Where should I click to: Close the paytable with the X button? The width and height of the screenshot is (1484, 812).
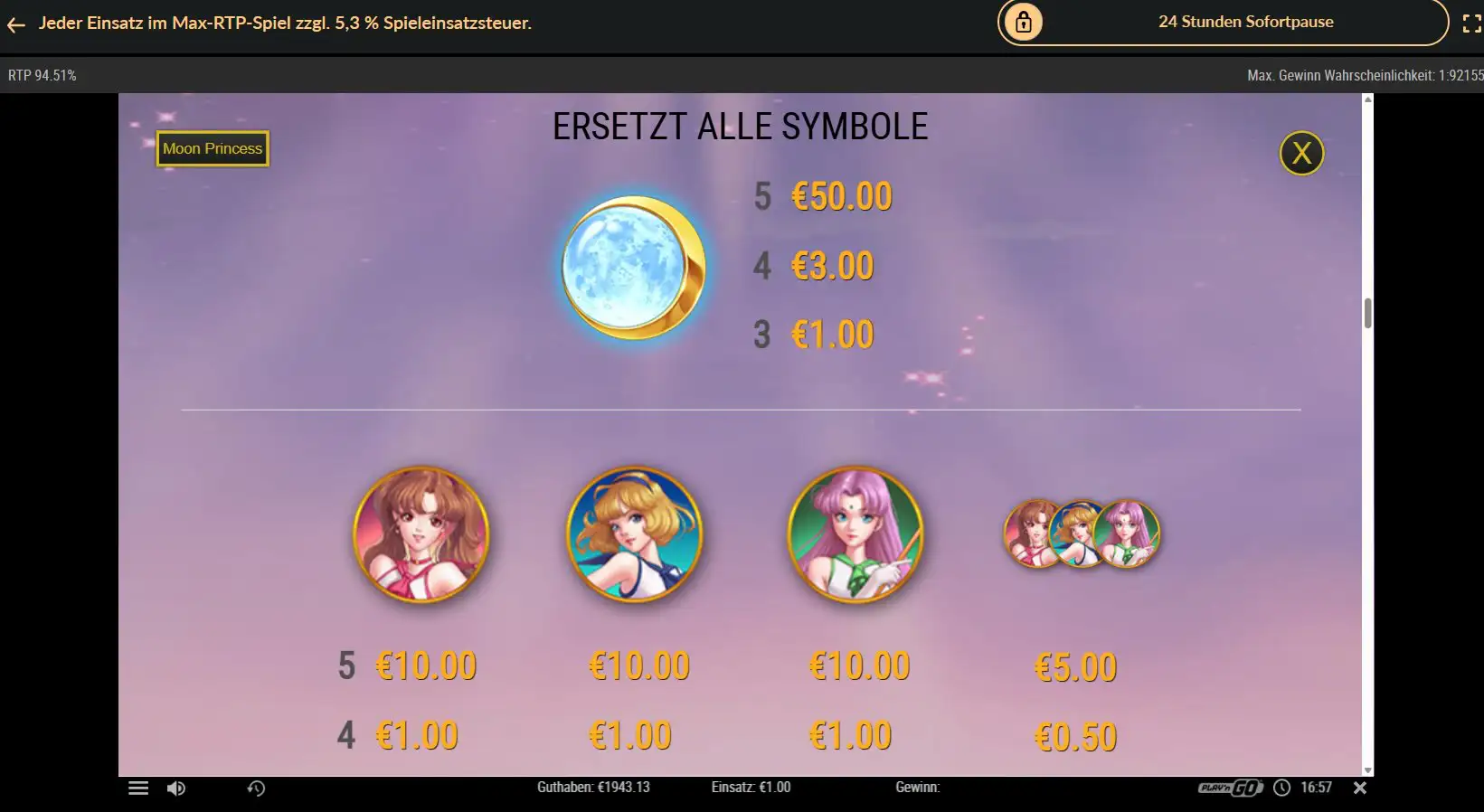(x=1301, y=154)
